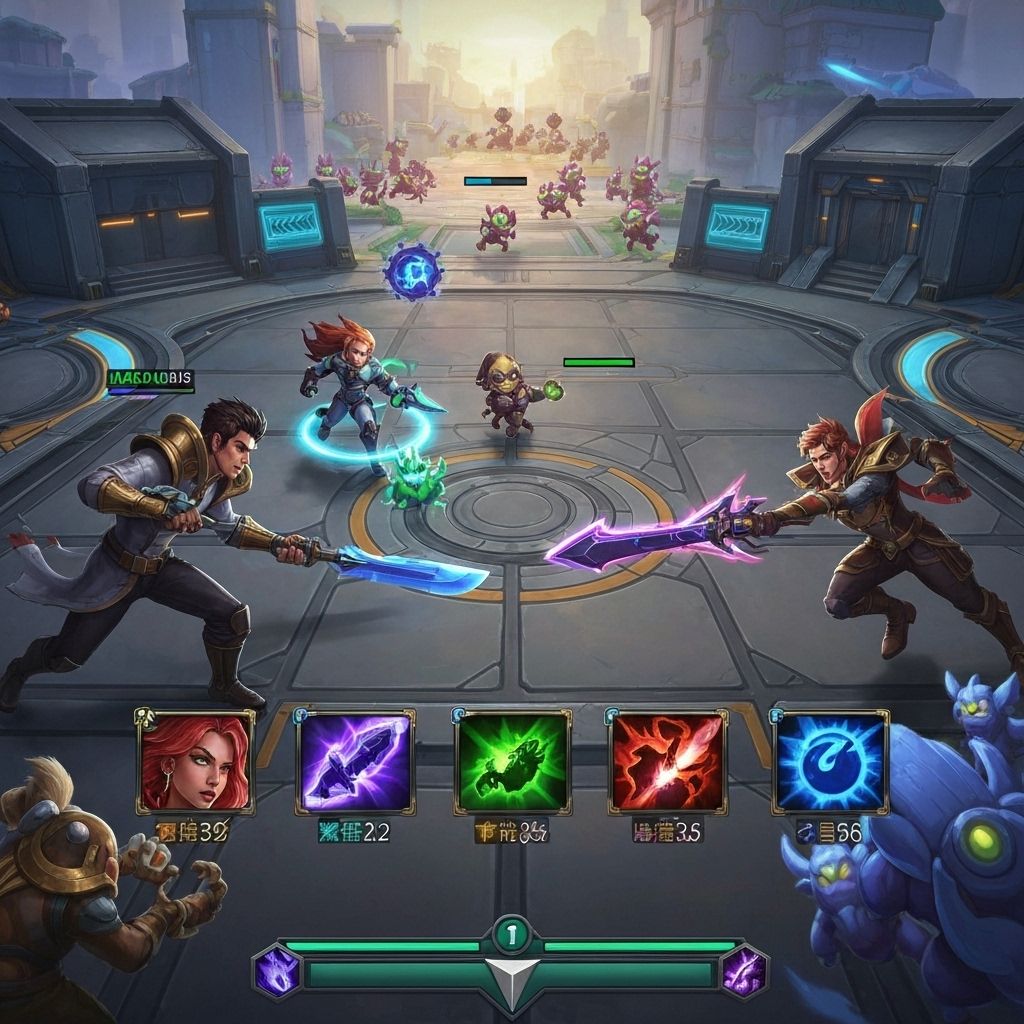Use the green claw burst ability
1024x1024 pixels.
(x=513, y=762)
